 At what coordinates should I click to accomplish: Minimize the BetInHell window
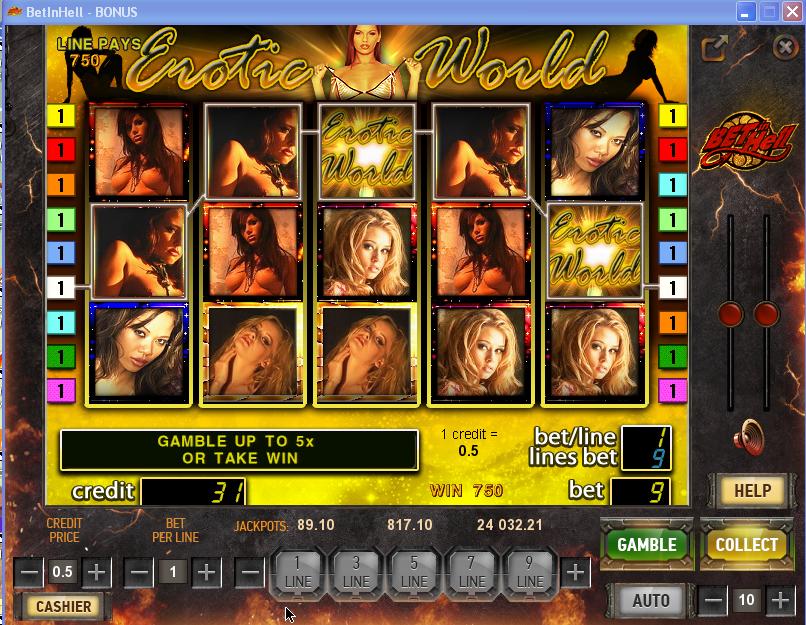point(747,12)
